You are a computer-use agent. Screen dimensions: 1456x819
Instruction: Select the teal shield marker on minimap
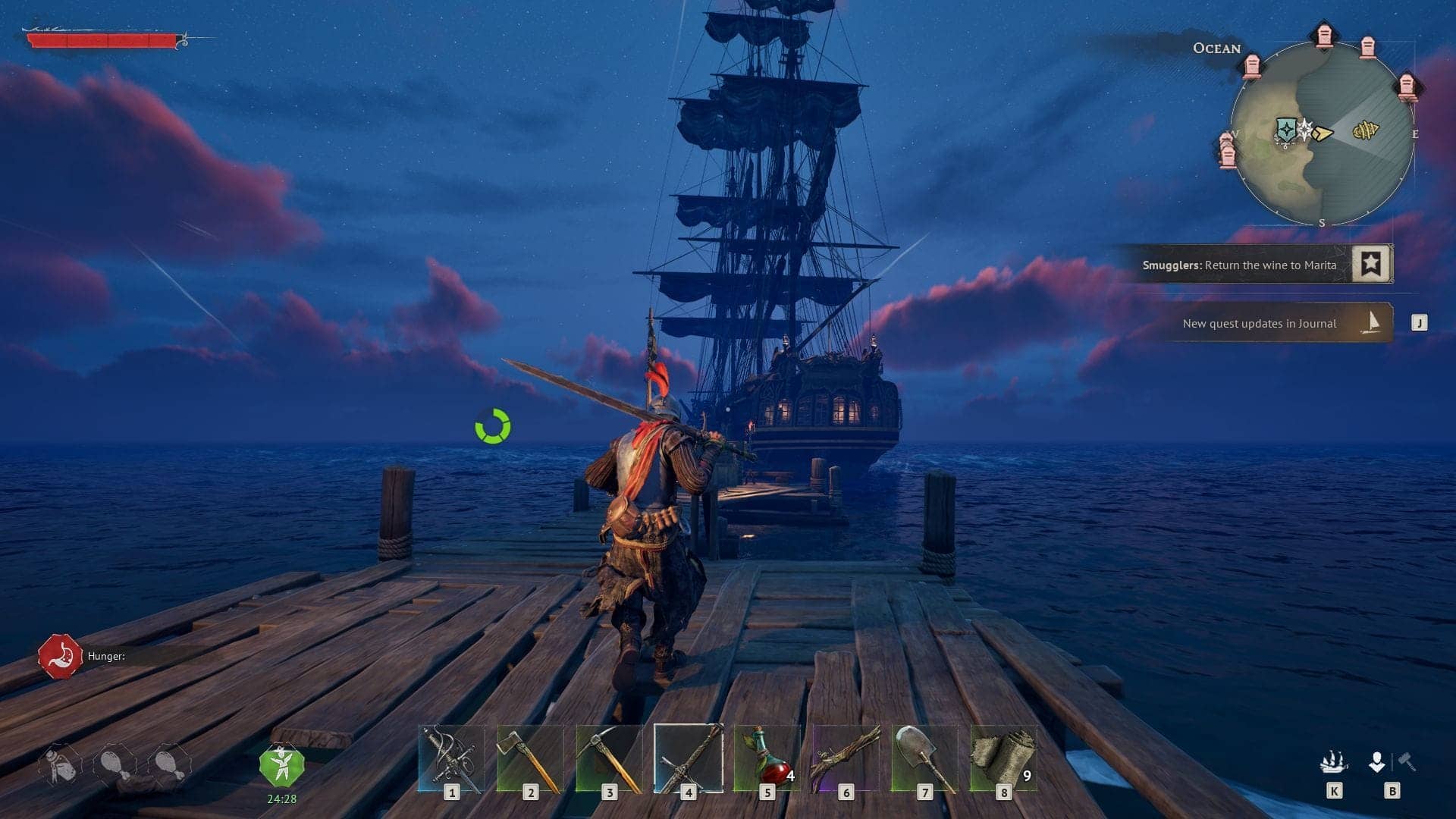tap(1285, 130)
